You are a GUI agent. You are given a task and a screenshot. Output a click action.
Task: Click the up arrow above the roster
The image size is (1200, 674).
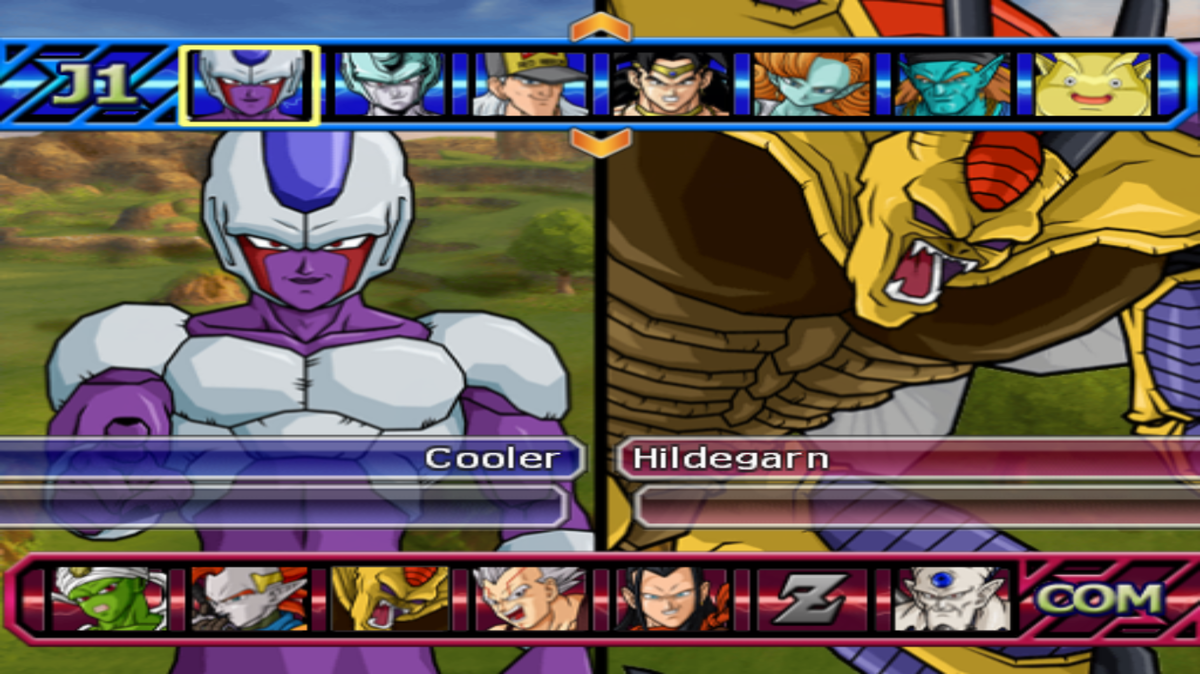601,28
